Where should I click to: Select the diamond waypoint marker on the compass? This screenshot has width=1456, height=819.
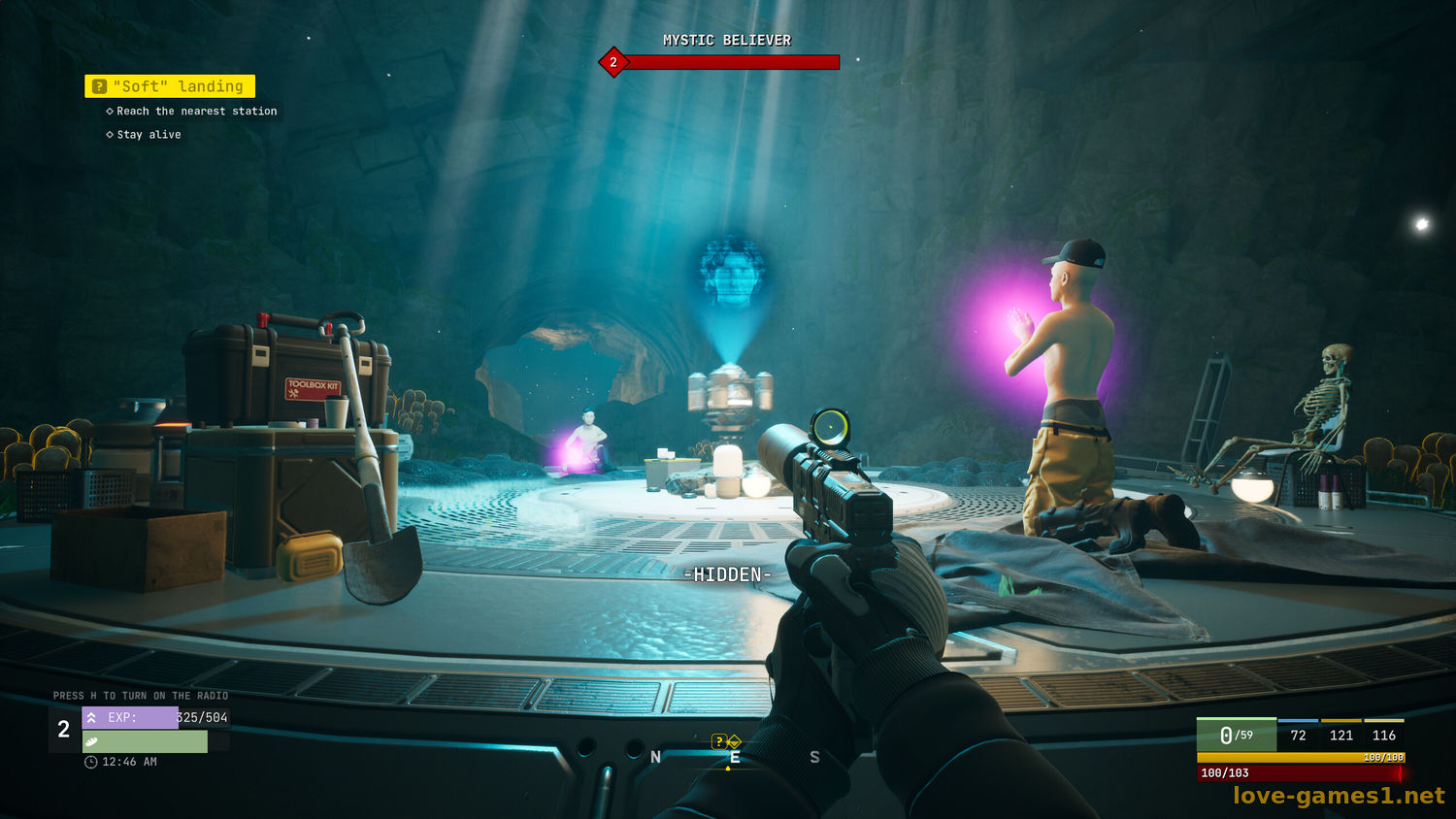[734, 741]
